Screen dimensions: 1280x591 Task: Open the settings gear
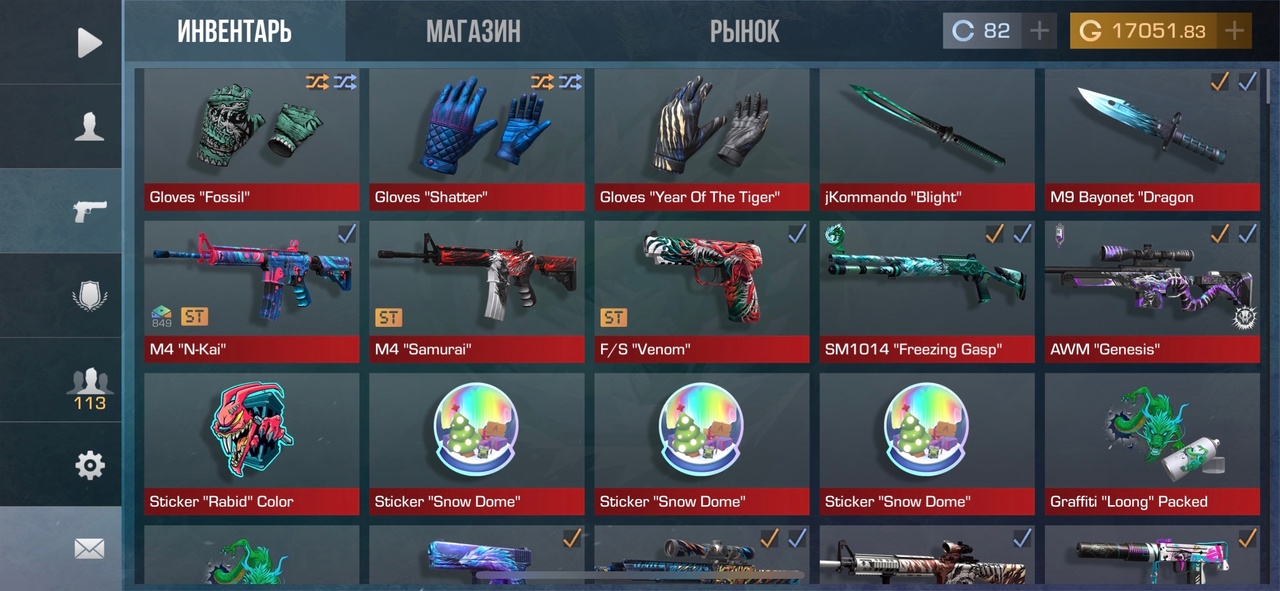click(89, 465)
